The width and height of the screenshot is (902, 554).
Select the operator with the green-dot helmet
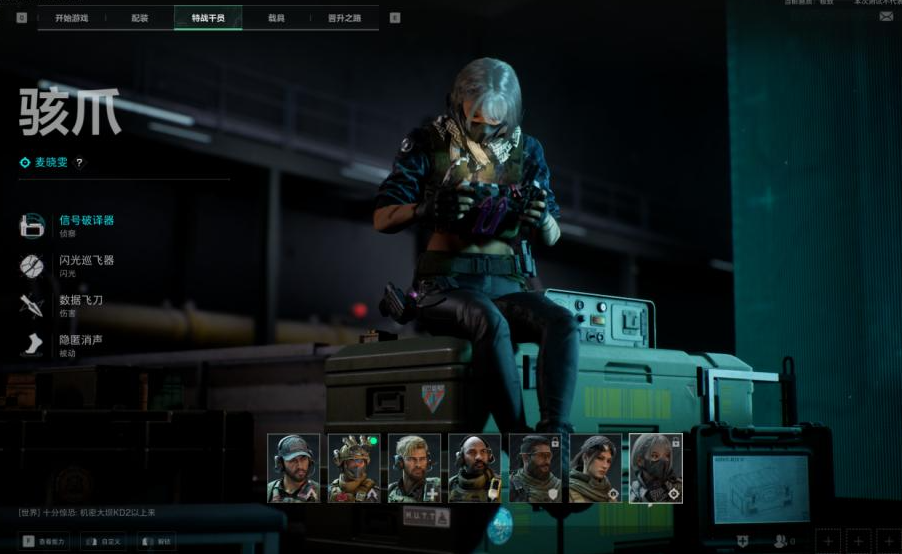(x=354, y=467)
